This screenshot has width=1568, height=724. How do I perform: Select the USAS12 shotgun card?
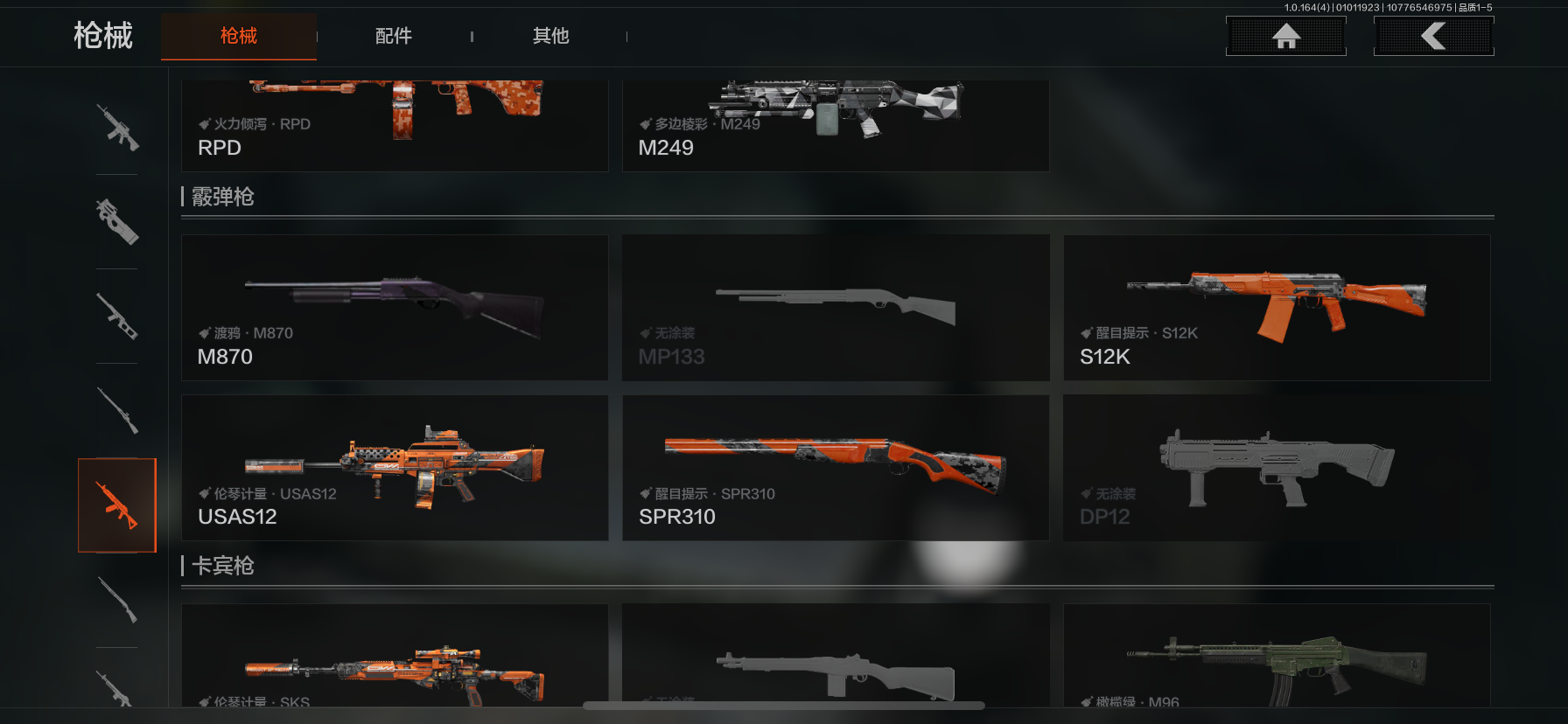(x=395, y=468)
